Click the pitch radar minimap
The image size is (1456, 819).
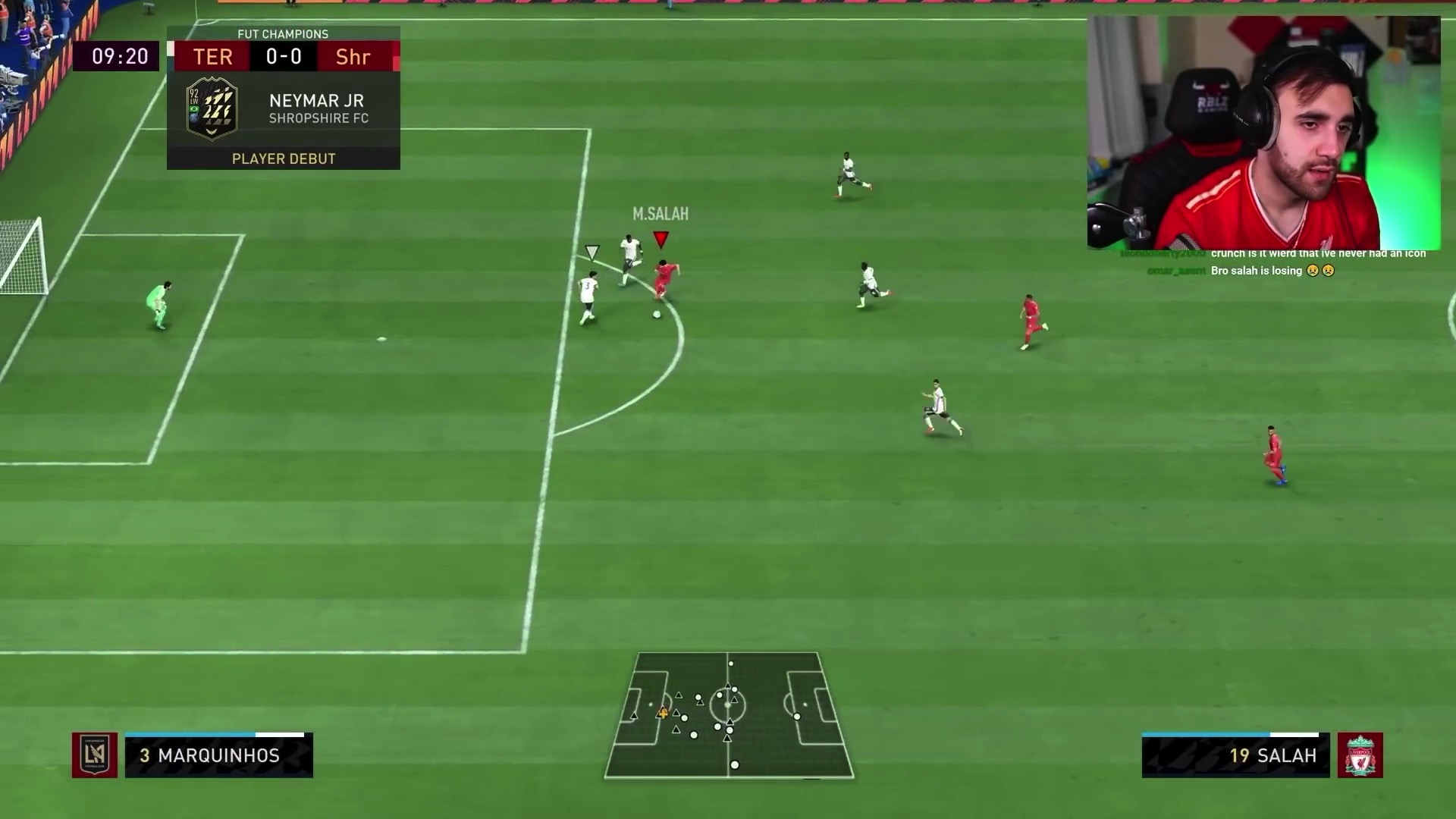click(x=729, y=715)
